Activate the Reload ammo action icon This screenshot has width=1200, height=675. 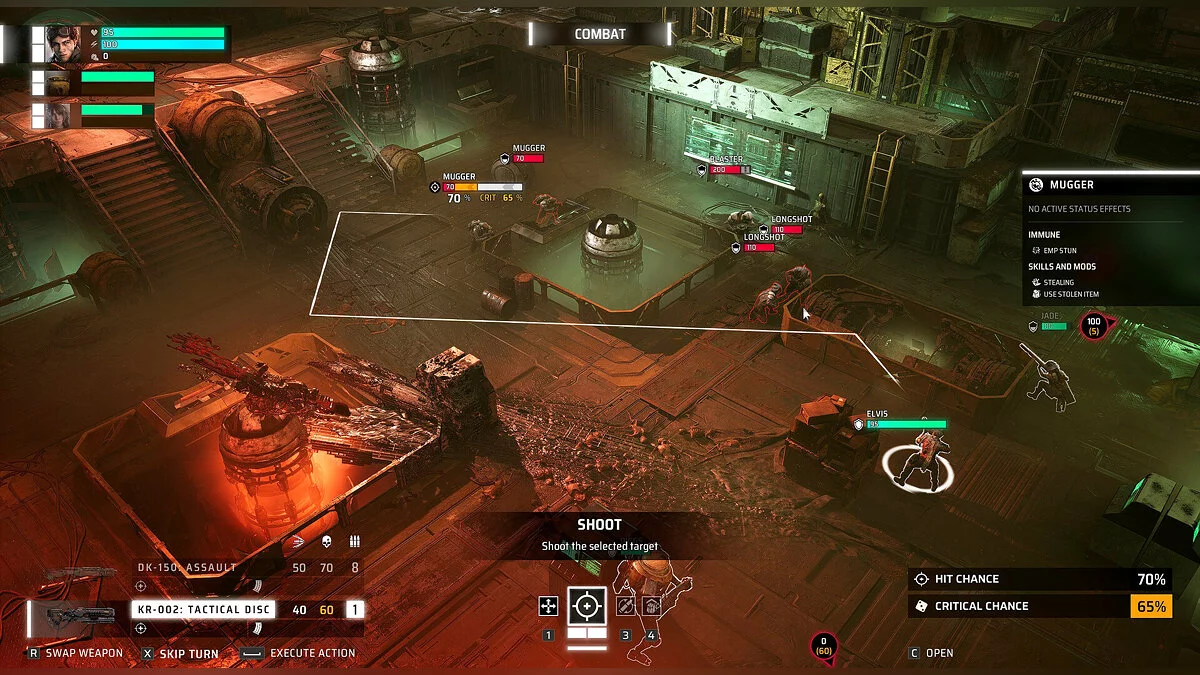[x=626, y=605]
